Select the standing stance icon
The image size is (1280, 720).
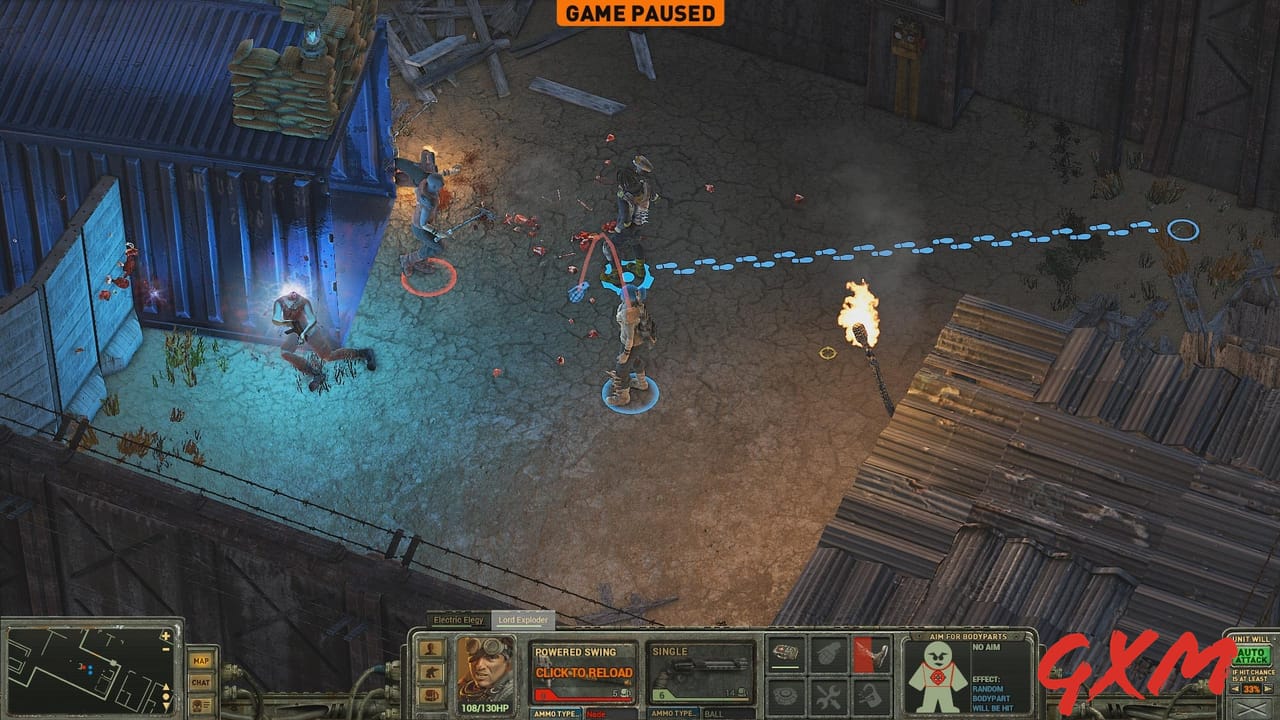pos(430,648)
